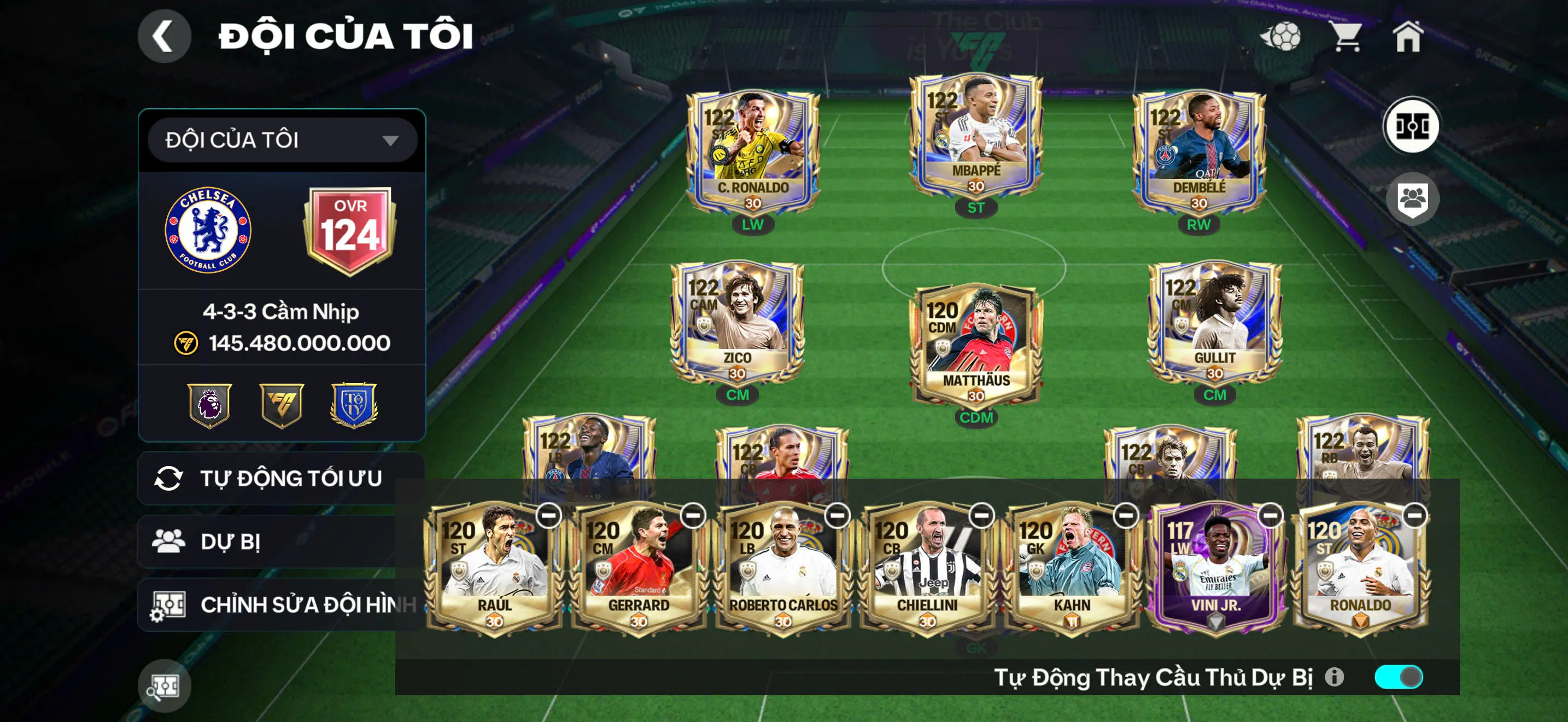Select Chỉnh Sửa Đội Hình option

point(280,604)
